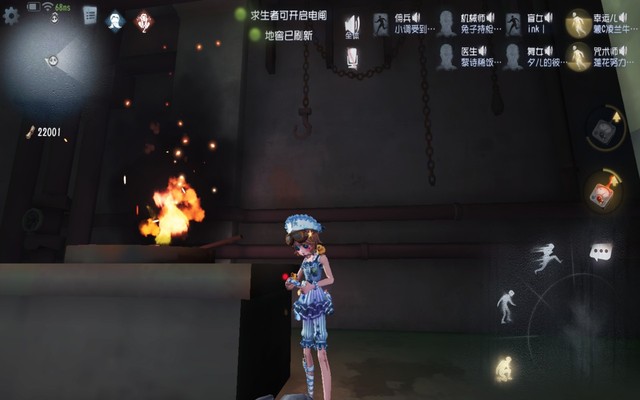Select the 盲女 teammate entry
The image size is (640, 400).
528,24
